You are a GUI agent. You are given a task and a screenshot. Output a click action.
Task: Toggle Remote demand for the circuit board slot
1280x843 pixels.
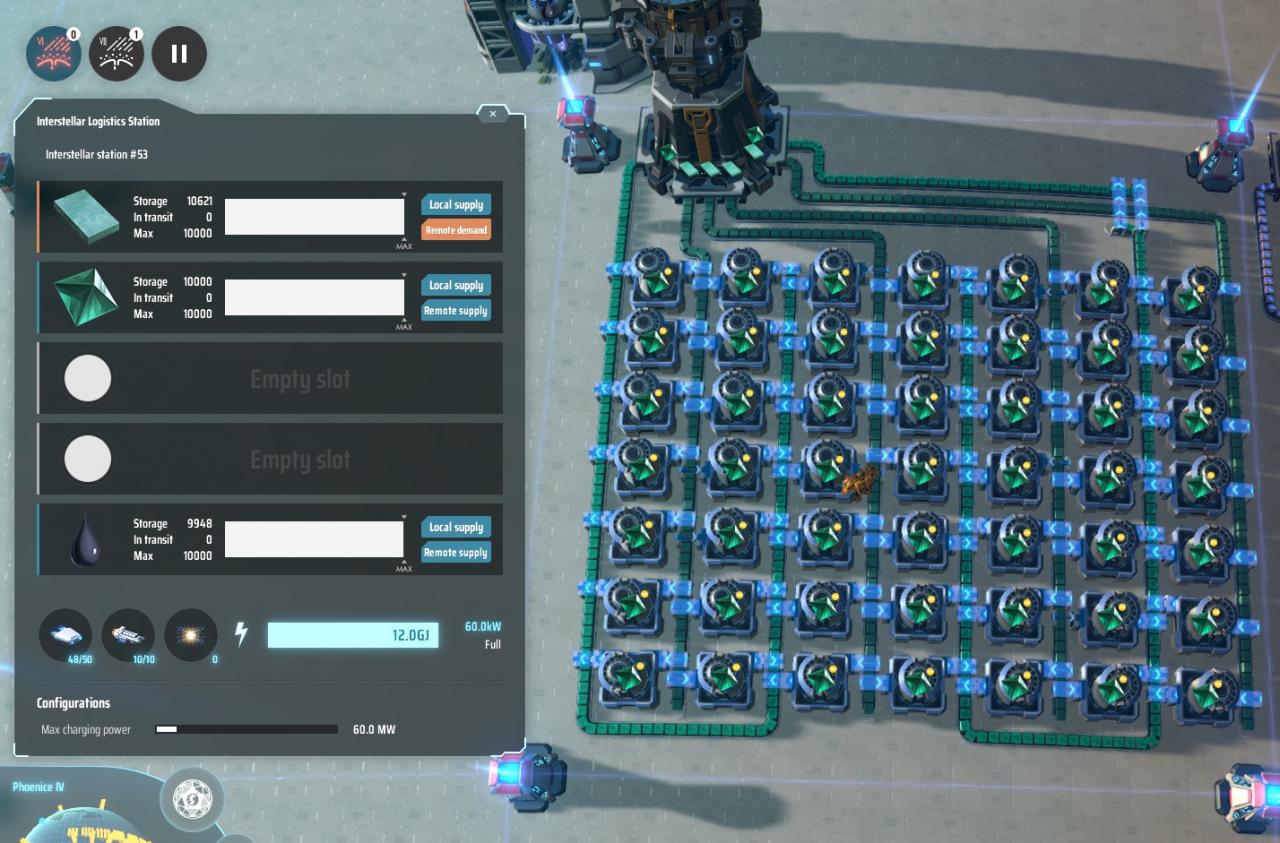point(456,230)
